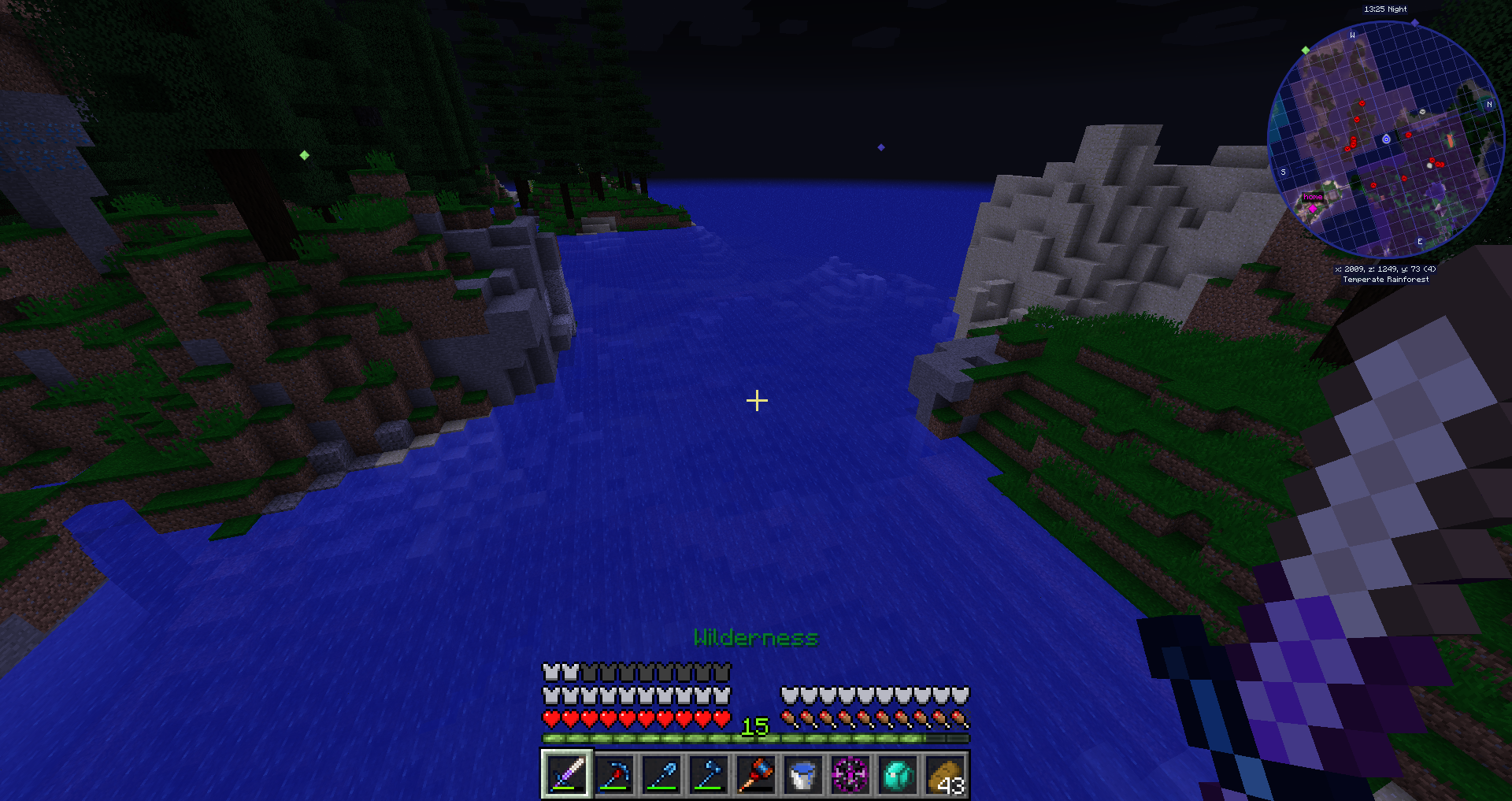Select the magenta circular rune item

point(850,775)
